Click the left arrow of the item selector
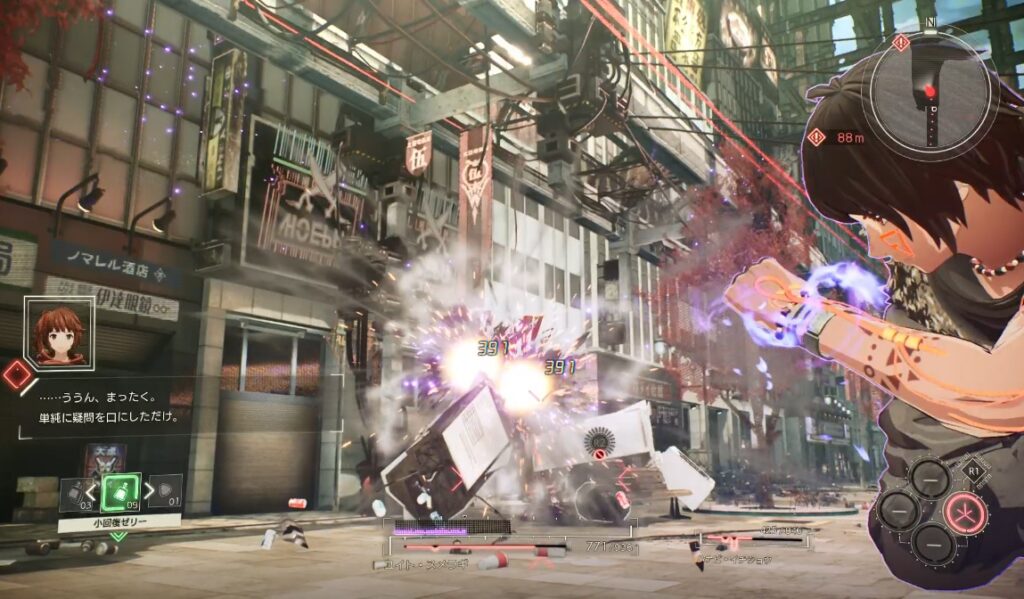1024x599 pixels. (90, 491)
